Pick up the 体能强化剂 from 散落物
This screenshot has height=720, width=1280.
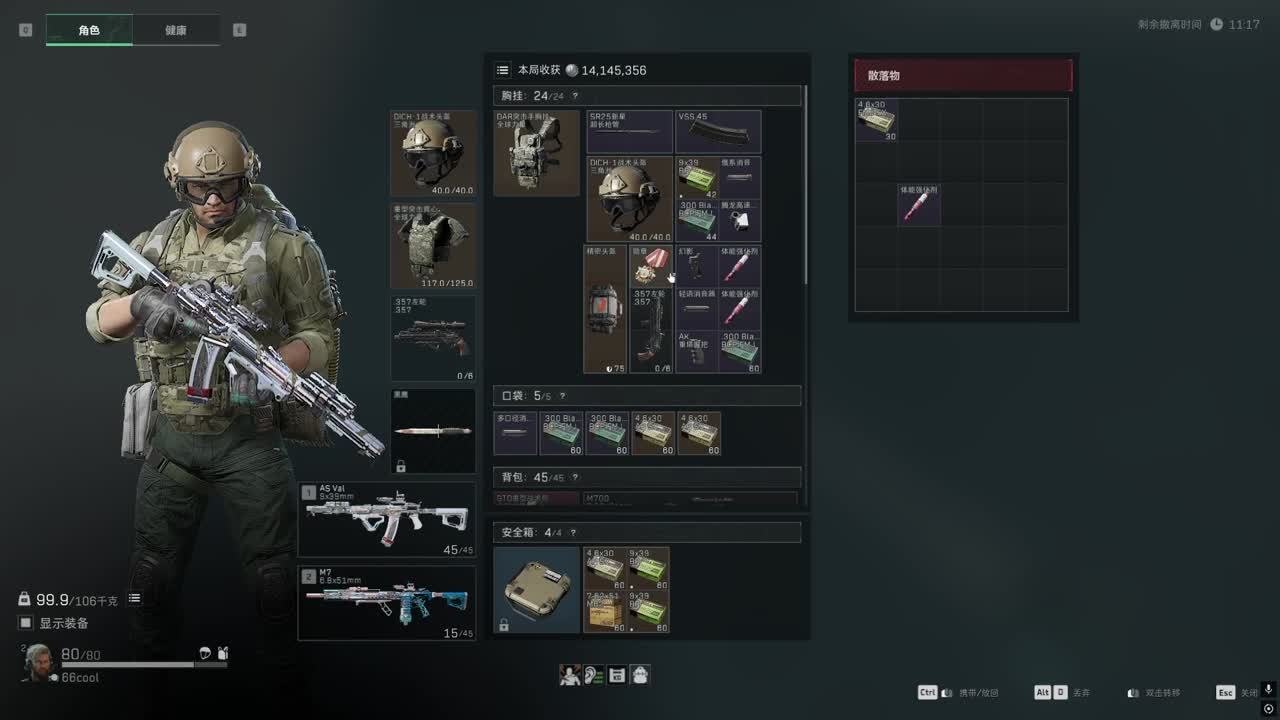point(918,204)
